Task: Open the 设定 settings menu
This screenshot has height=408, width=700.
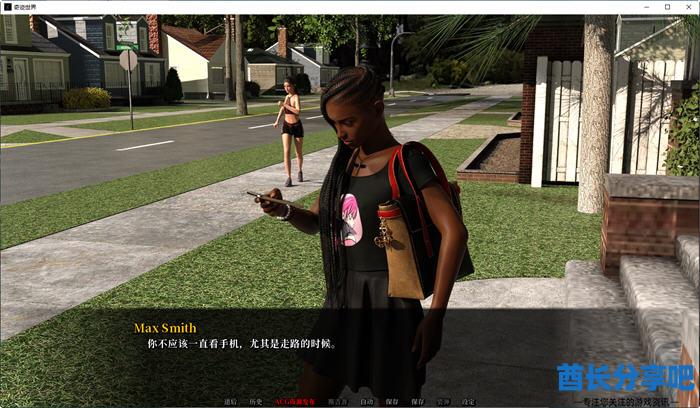Action: [x=468, y=402]
